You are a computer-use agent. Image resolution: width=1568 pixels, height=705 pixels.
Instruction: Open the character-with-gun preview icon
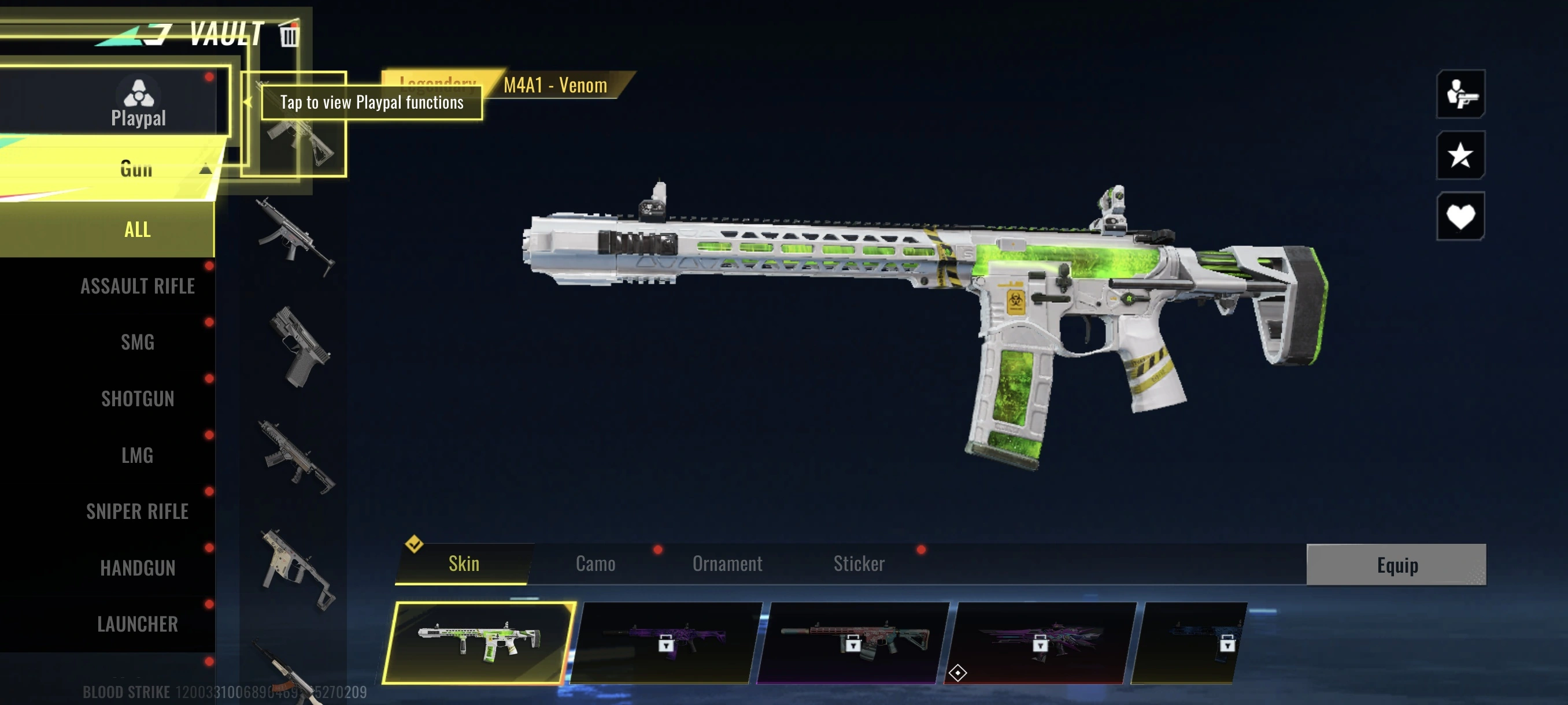(x=1460, y=94)
